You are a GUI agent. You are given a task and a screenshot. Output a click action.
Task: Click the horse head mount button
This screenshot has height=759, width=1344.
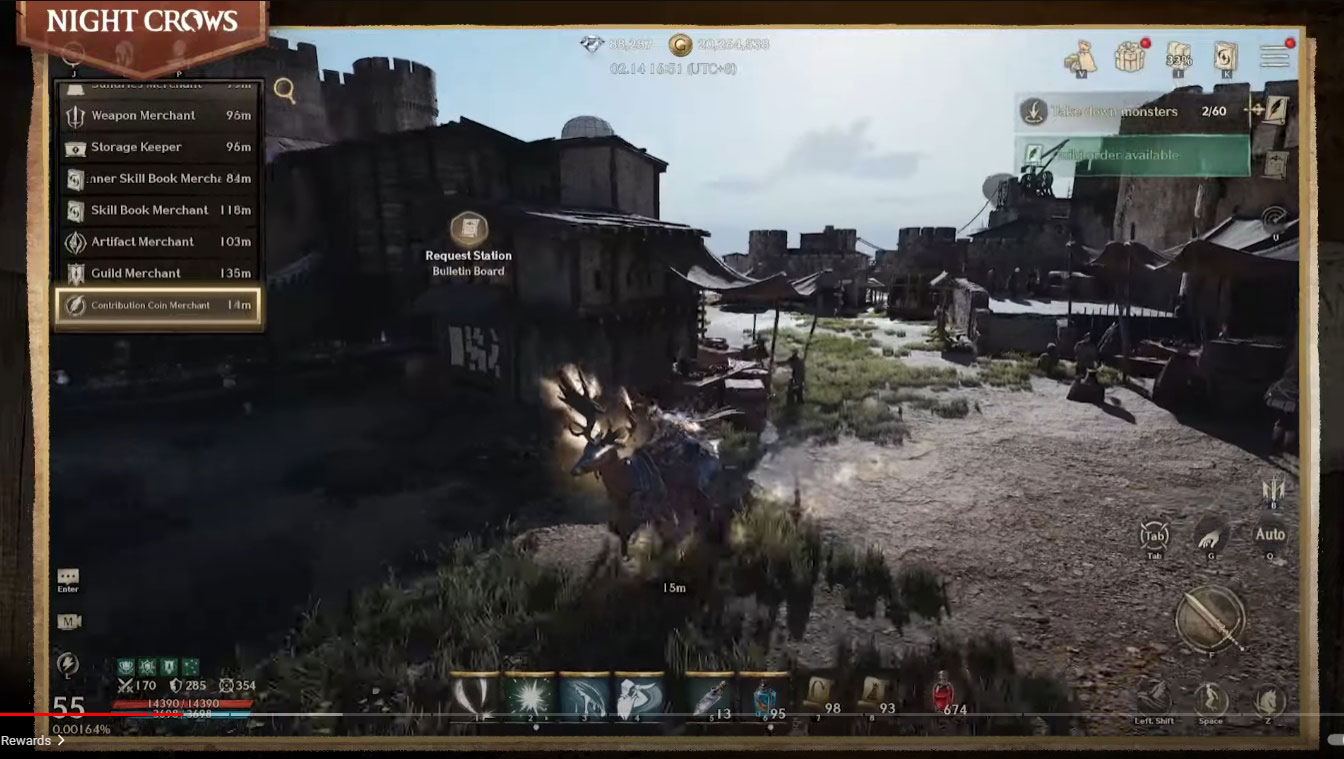1270,700
